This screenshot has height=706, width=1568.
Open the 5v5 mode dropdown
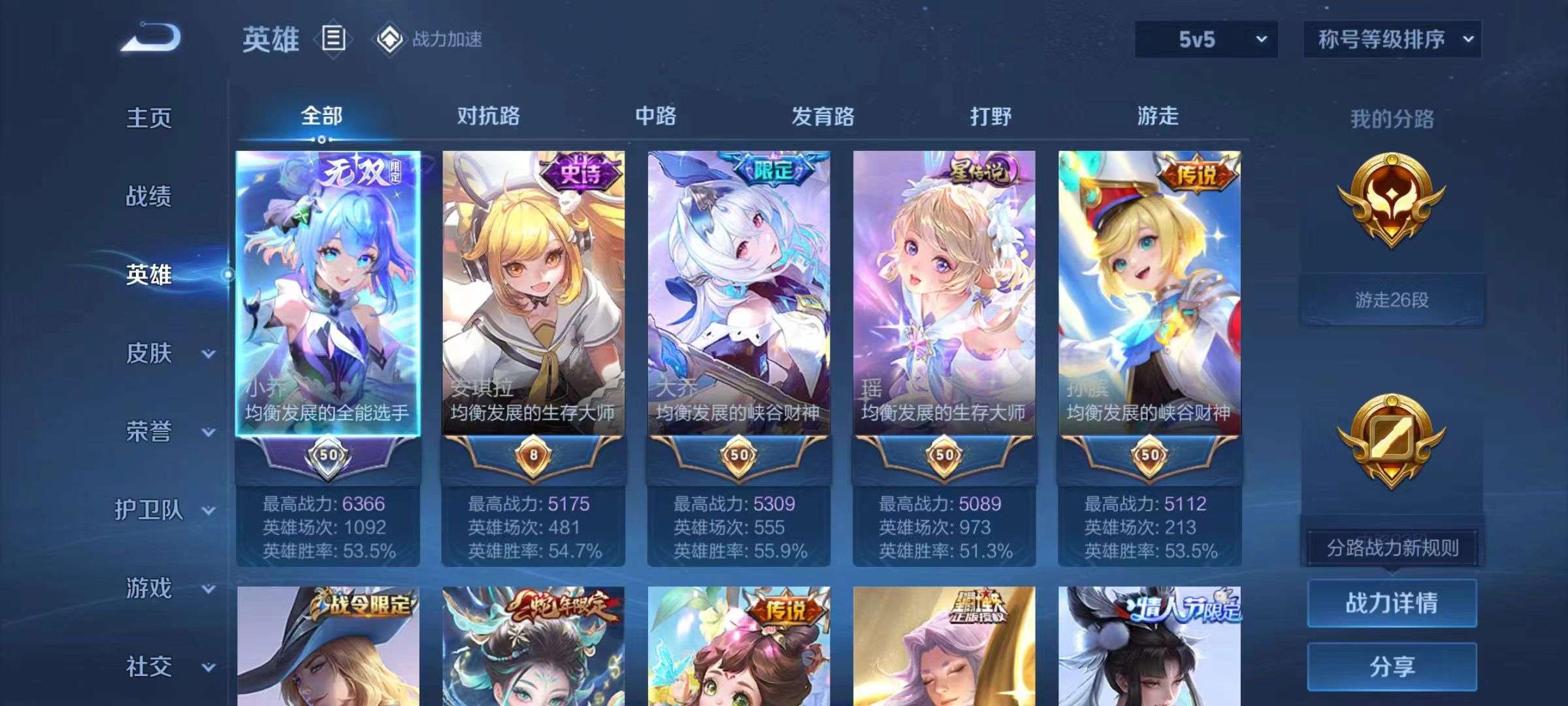pos(1206,39)
